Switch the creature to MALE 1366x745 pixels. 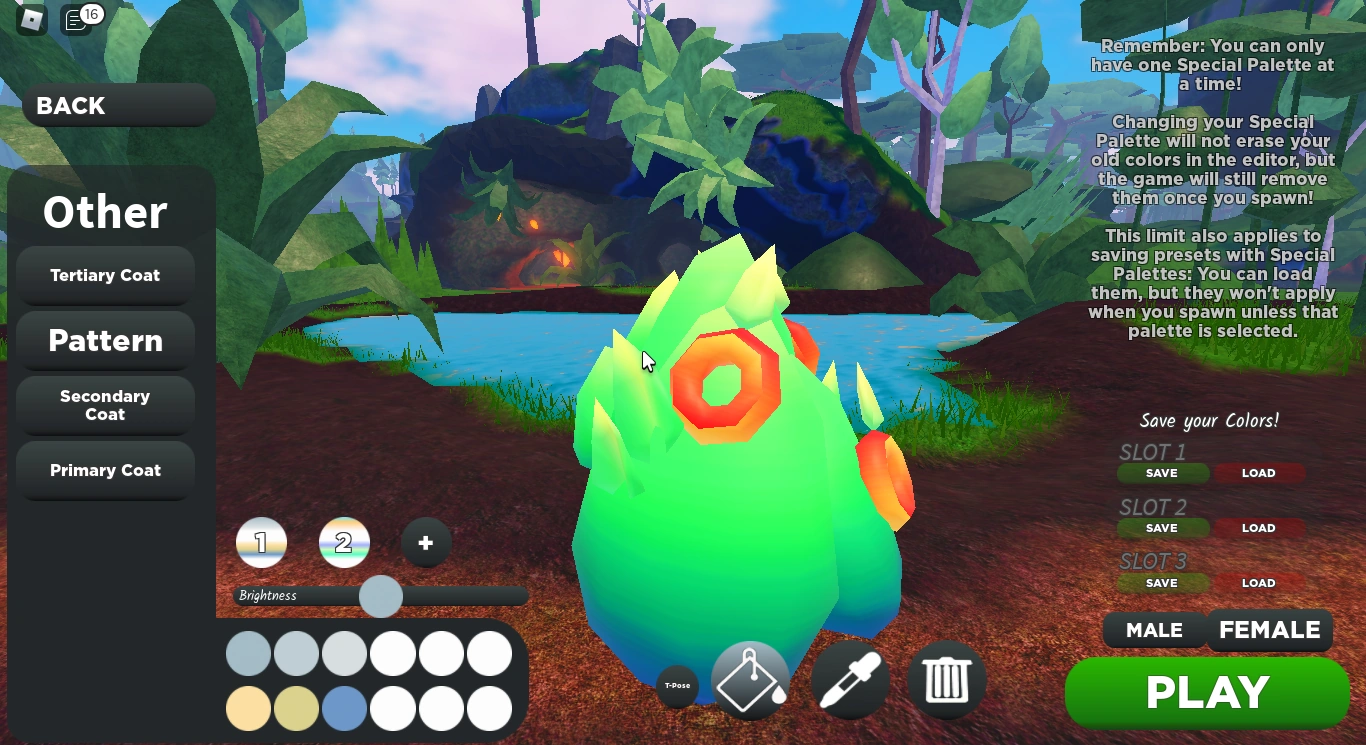pyautogui.click(x=1155, y=630)
